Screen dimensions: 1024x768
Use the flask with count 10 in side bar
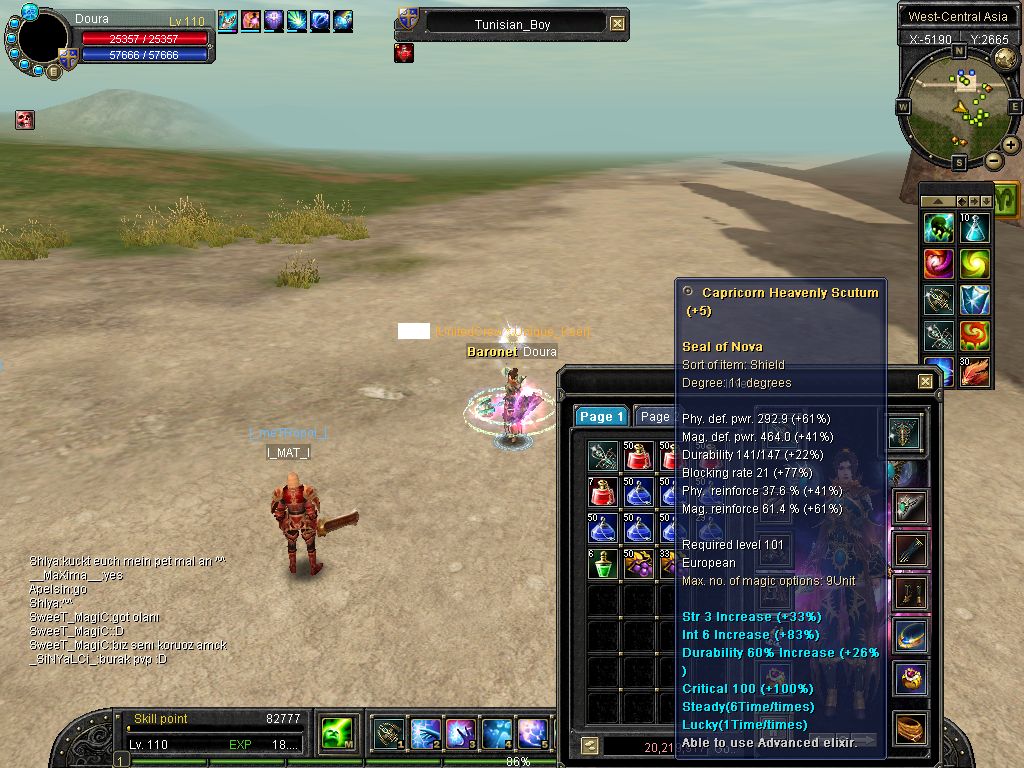974,228
